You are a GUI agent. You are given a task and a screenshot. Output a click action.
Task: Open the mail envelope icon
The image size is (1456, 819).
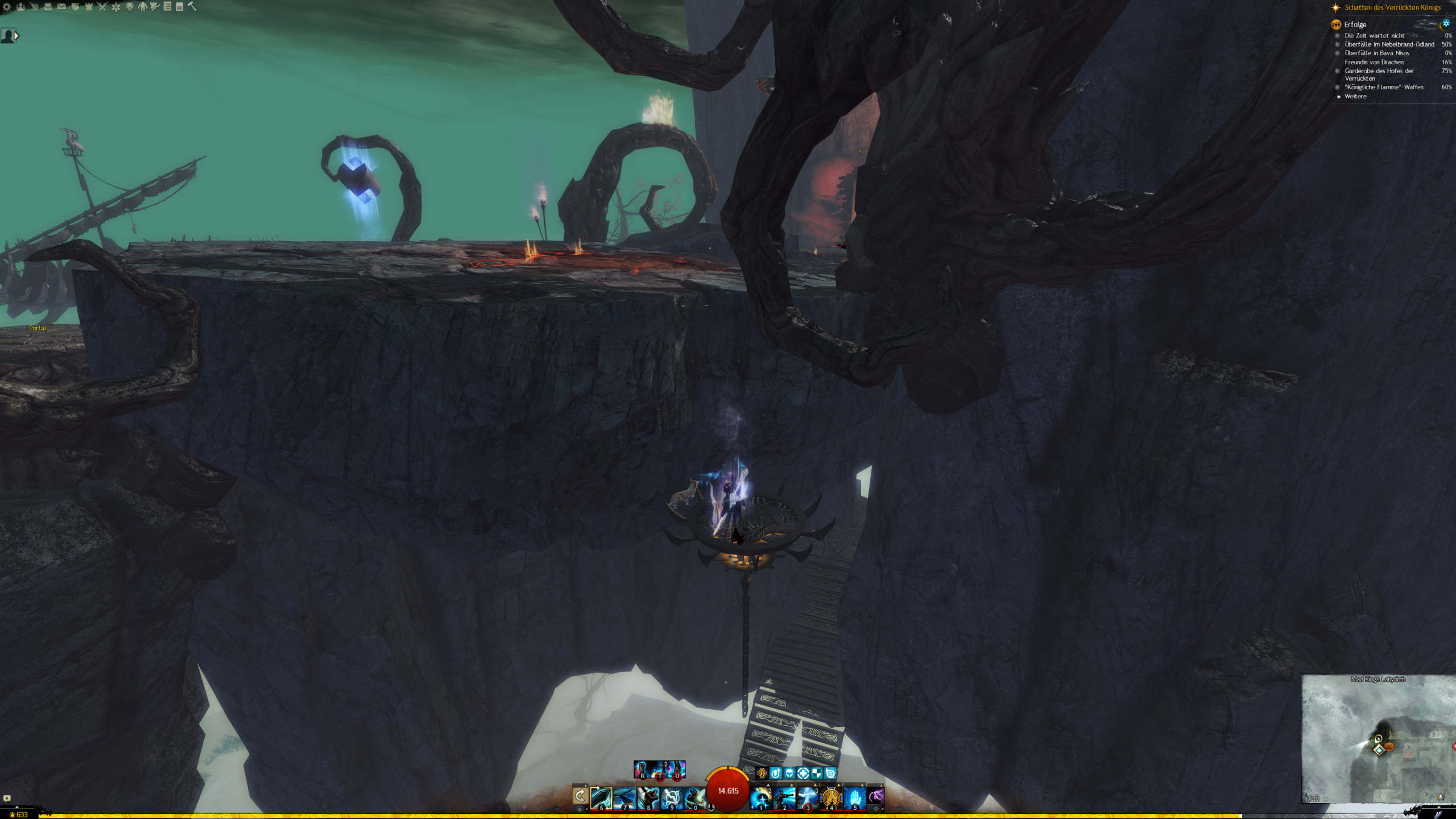[x=61, y=7]
